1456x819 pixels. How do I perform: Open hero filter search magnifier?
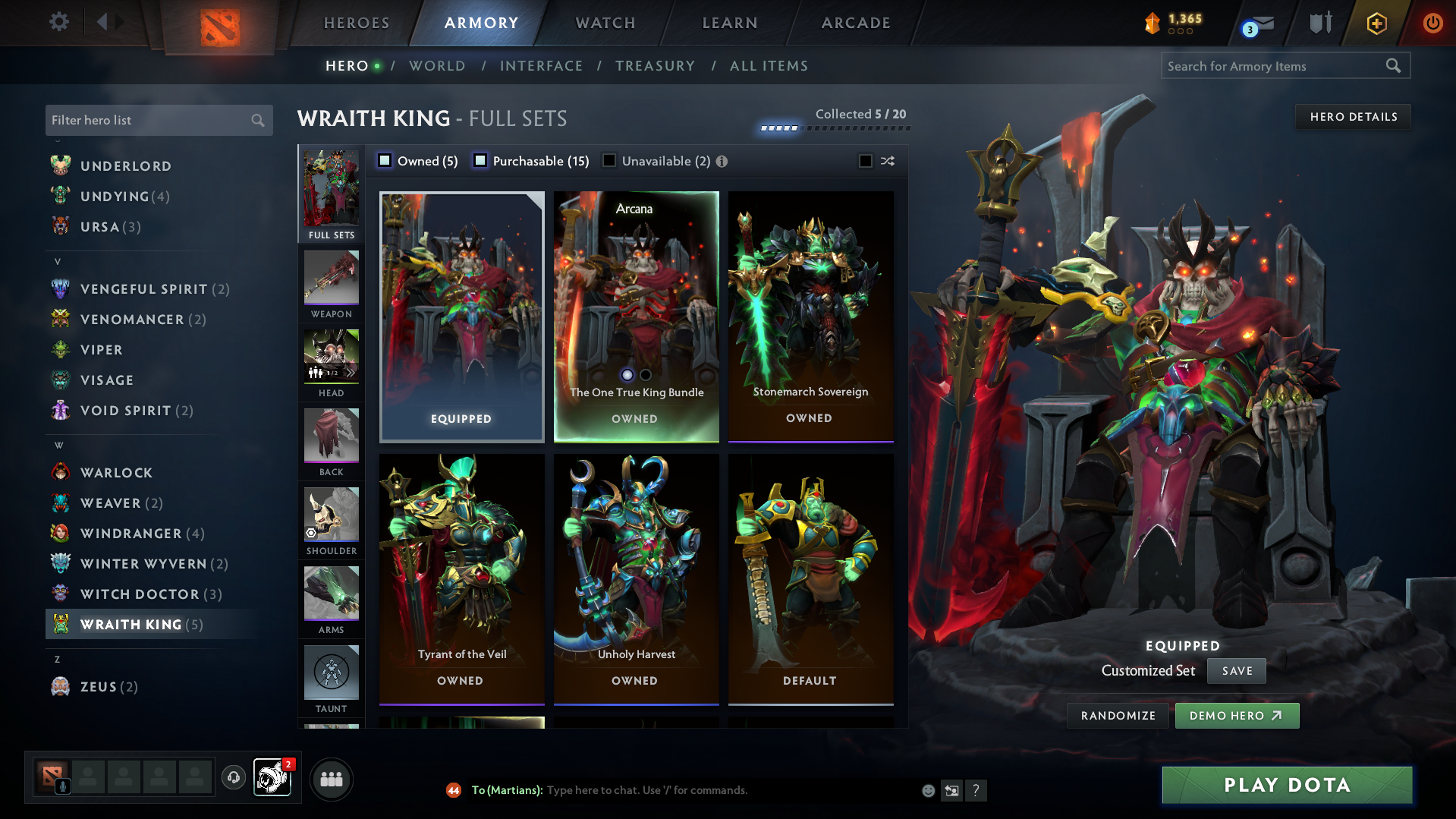click(257, 120)
